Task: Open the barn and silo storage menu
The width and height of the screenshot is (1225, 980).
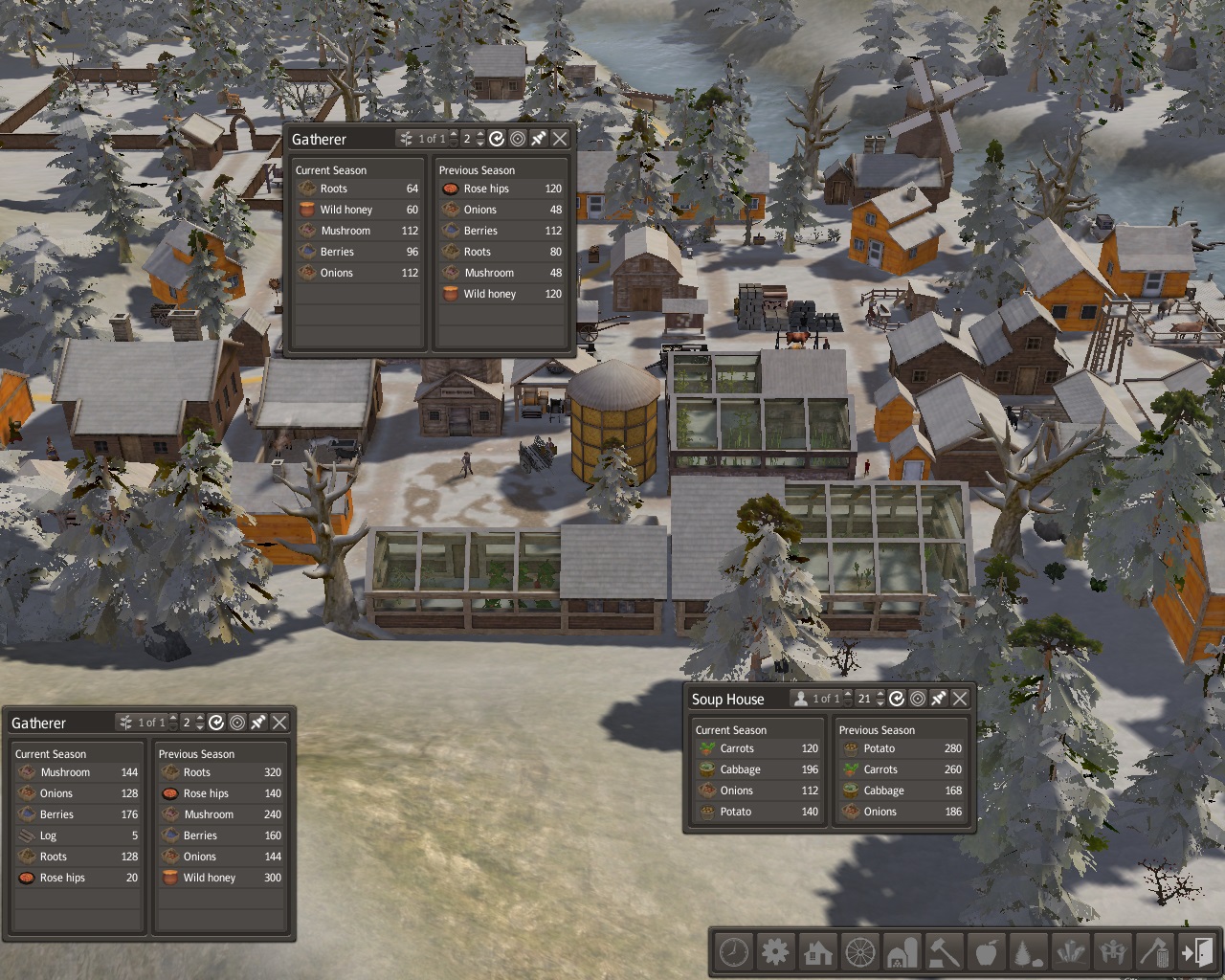Action: tap(902, 952)
